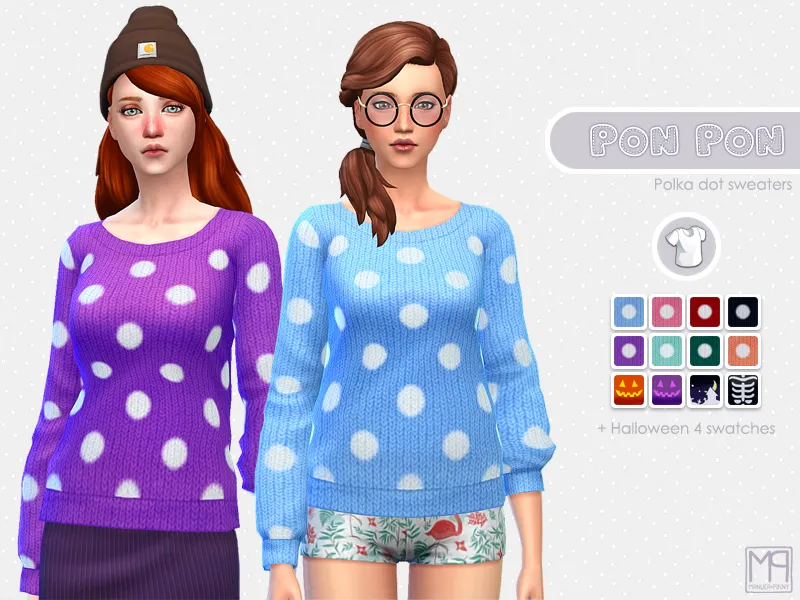Choose the orange polka dot swatch
The height and width of the screenshot is (600, 800).
[742, 350]
